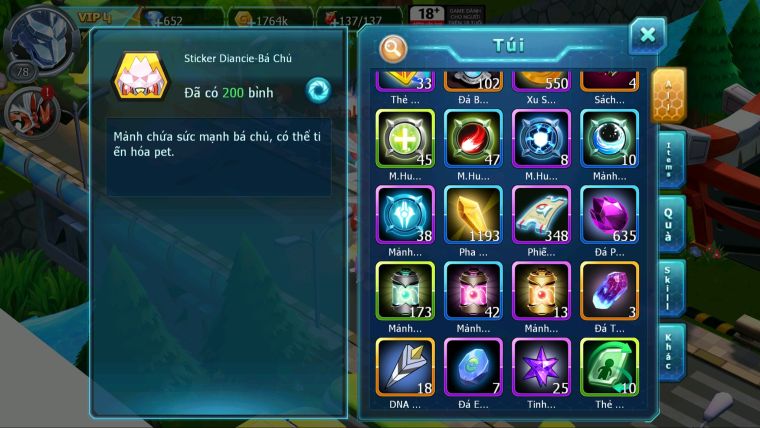The image size is (760, 428).
Task: Select the golden canister with count 13
Action: [541, 291]
